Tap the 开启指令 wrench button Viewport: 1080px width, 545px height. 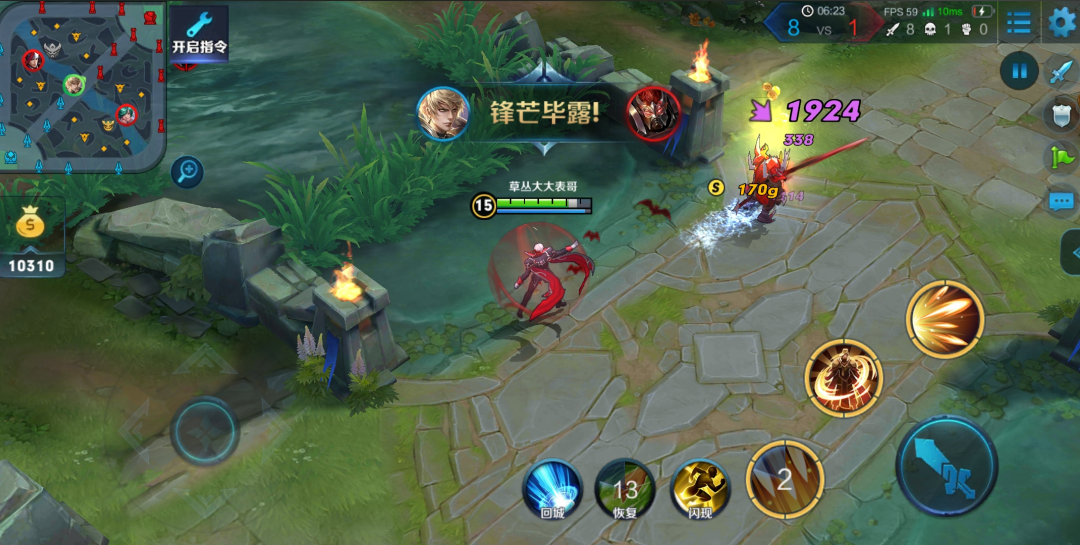199,34
